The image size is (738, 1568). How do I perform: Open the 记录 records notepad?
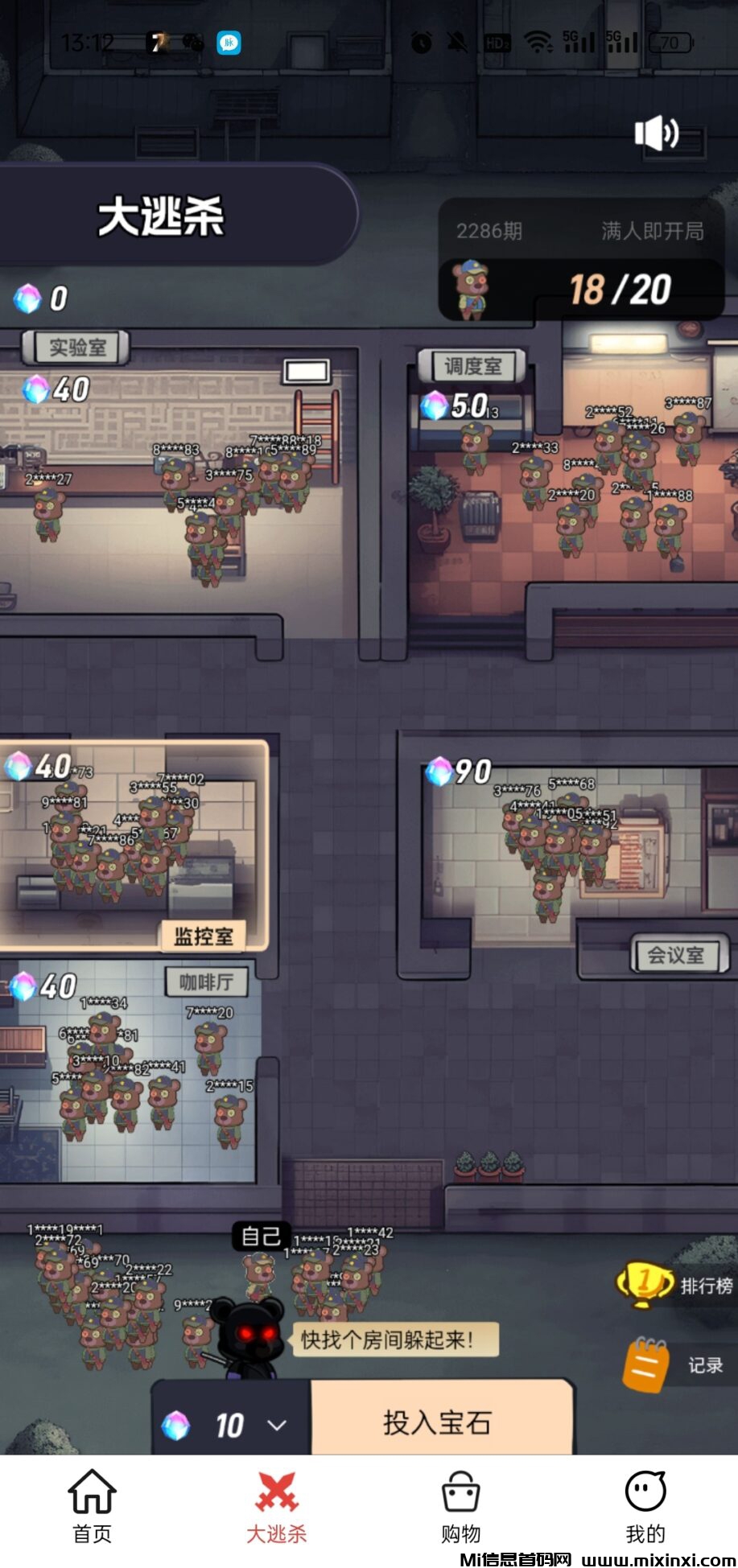click(676, 1364)
